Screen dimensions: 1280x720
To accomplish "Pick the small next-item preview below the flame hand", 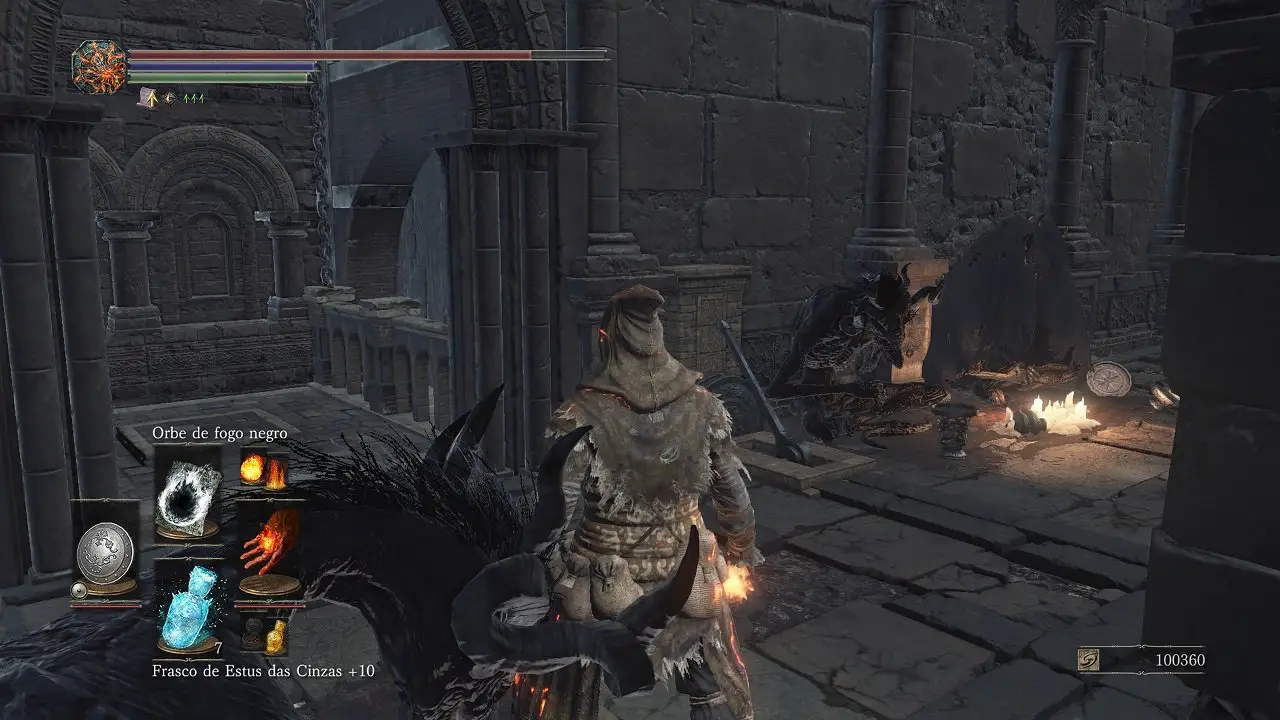I will tap(265, 635).
